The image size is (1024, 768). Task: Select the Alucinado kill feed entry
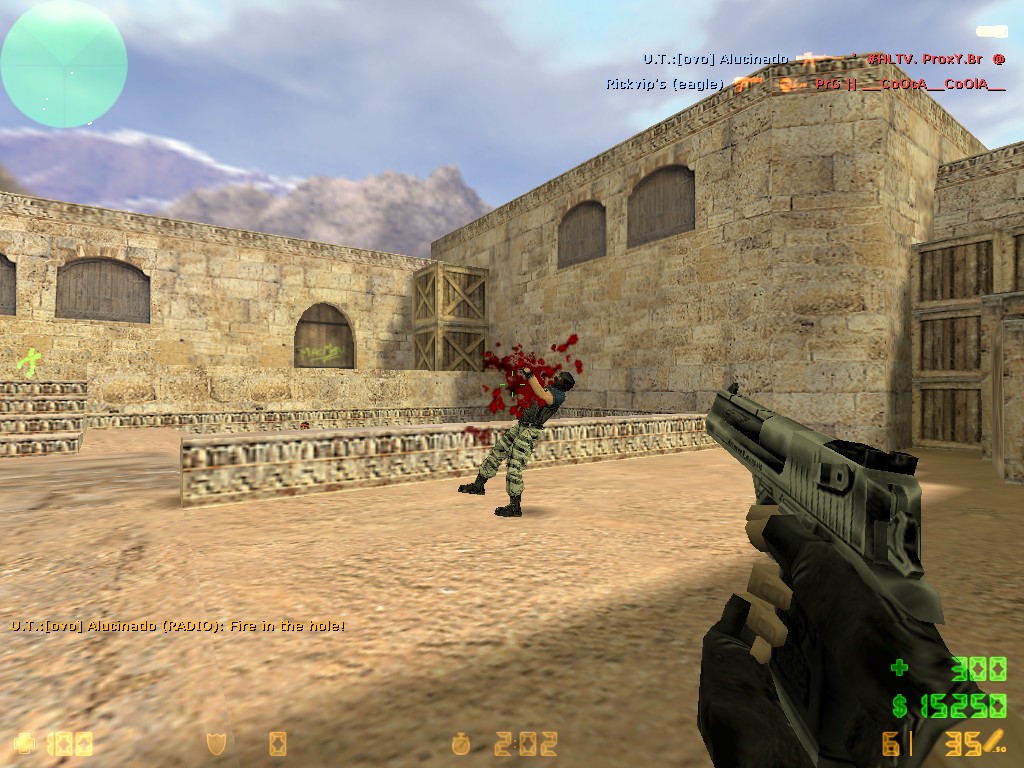tap(823, 60)
